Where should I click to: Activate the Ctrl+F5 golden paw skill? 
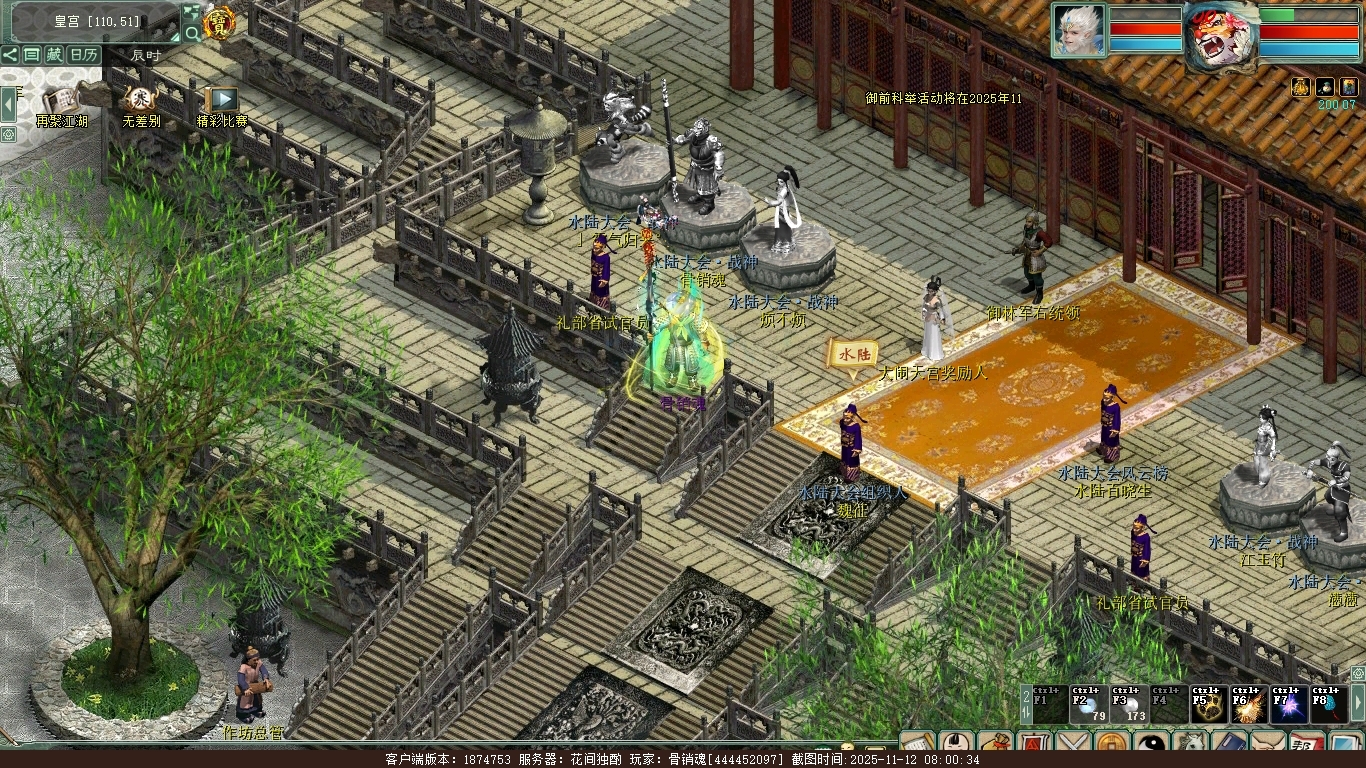(x=1209, y=705)
